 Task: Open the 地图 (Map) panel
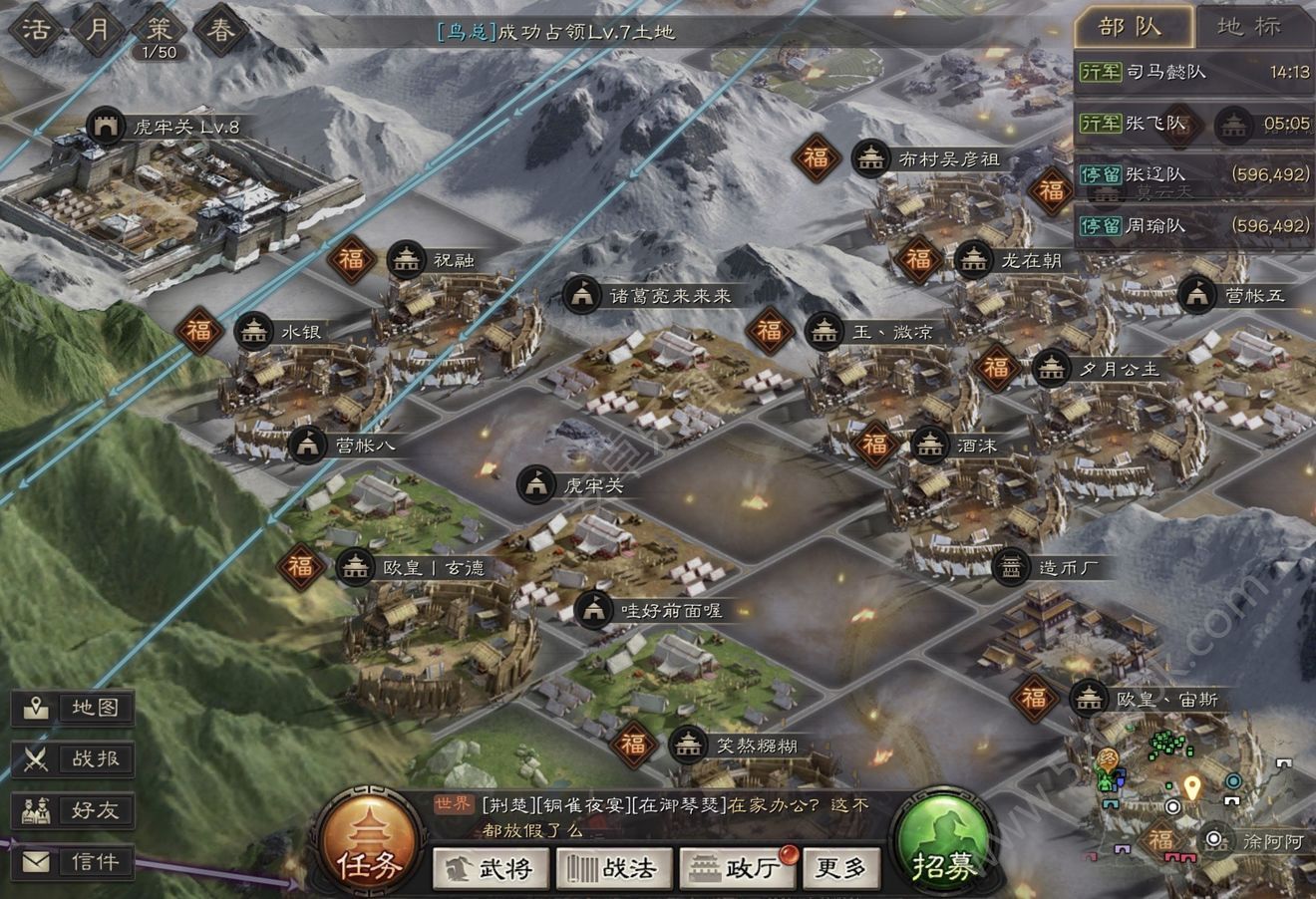pyautogui.click(x=75, y=709)
